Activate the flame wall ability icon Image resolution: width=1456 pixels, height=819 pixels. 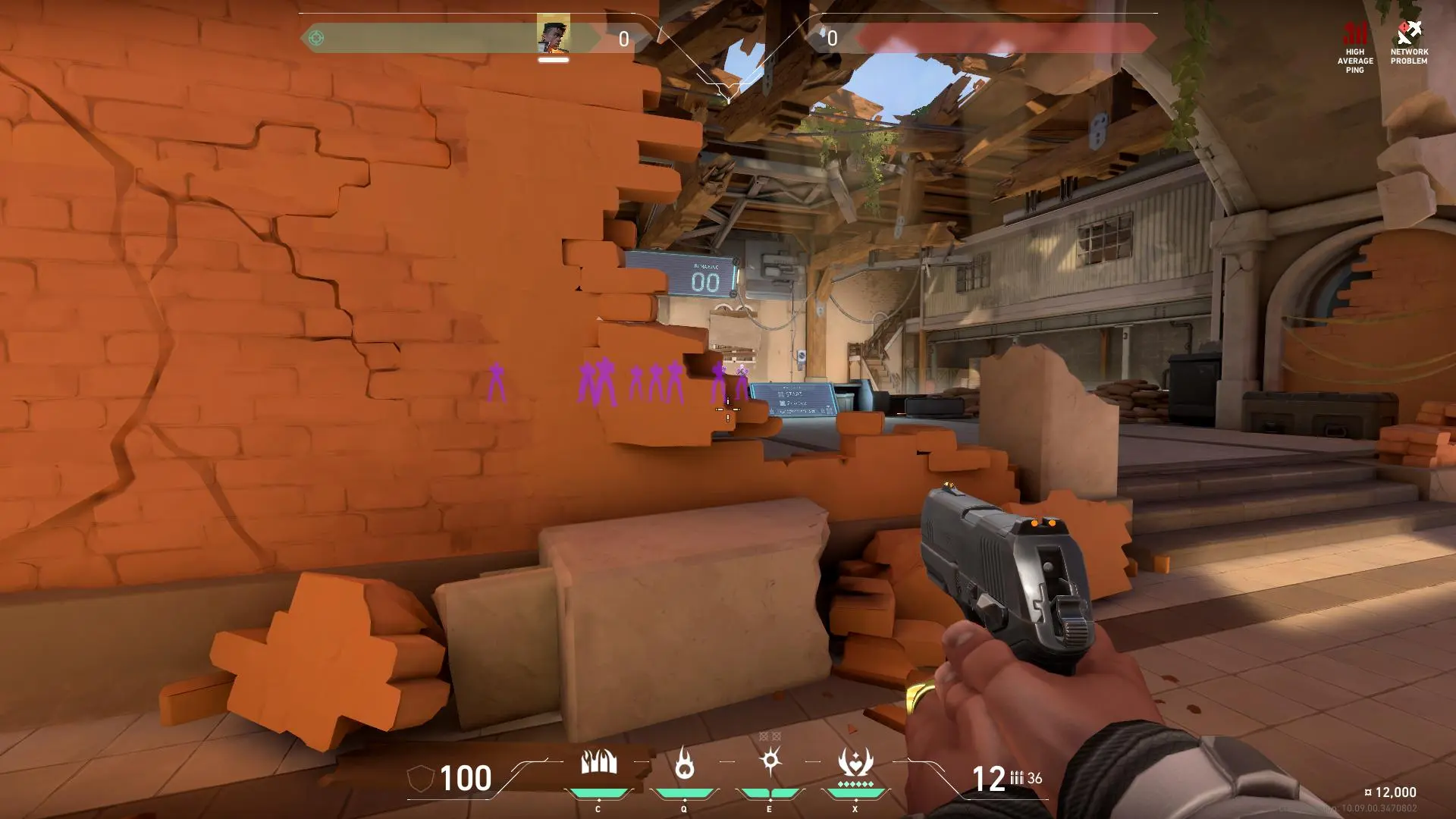(x=598, y=762)
